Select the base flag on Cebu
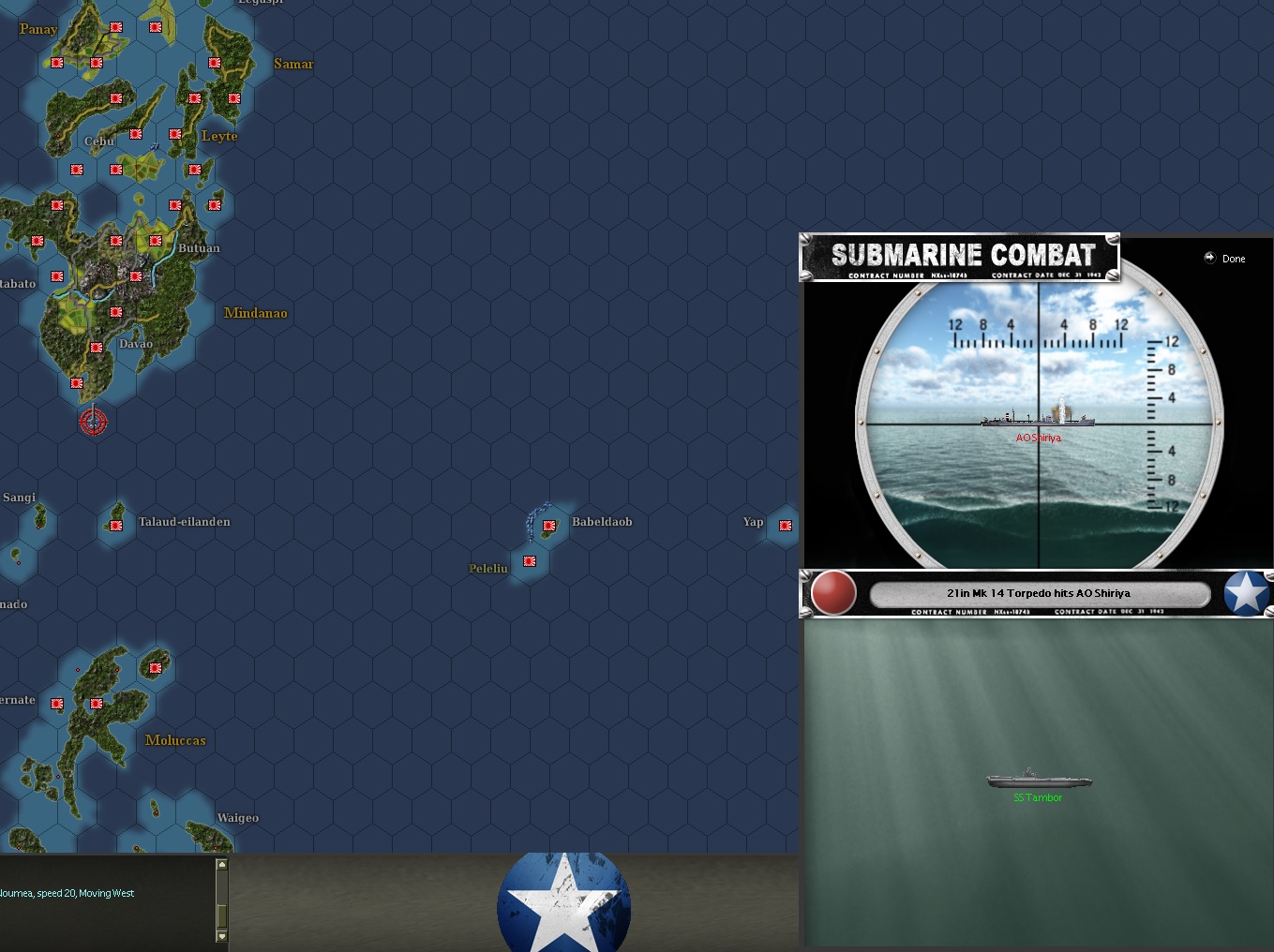This screenshot has width=1274, height=952. click(x=135, y=134)
